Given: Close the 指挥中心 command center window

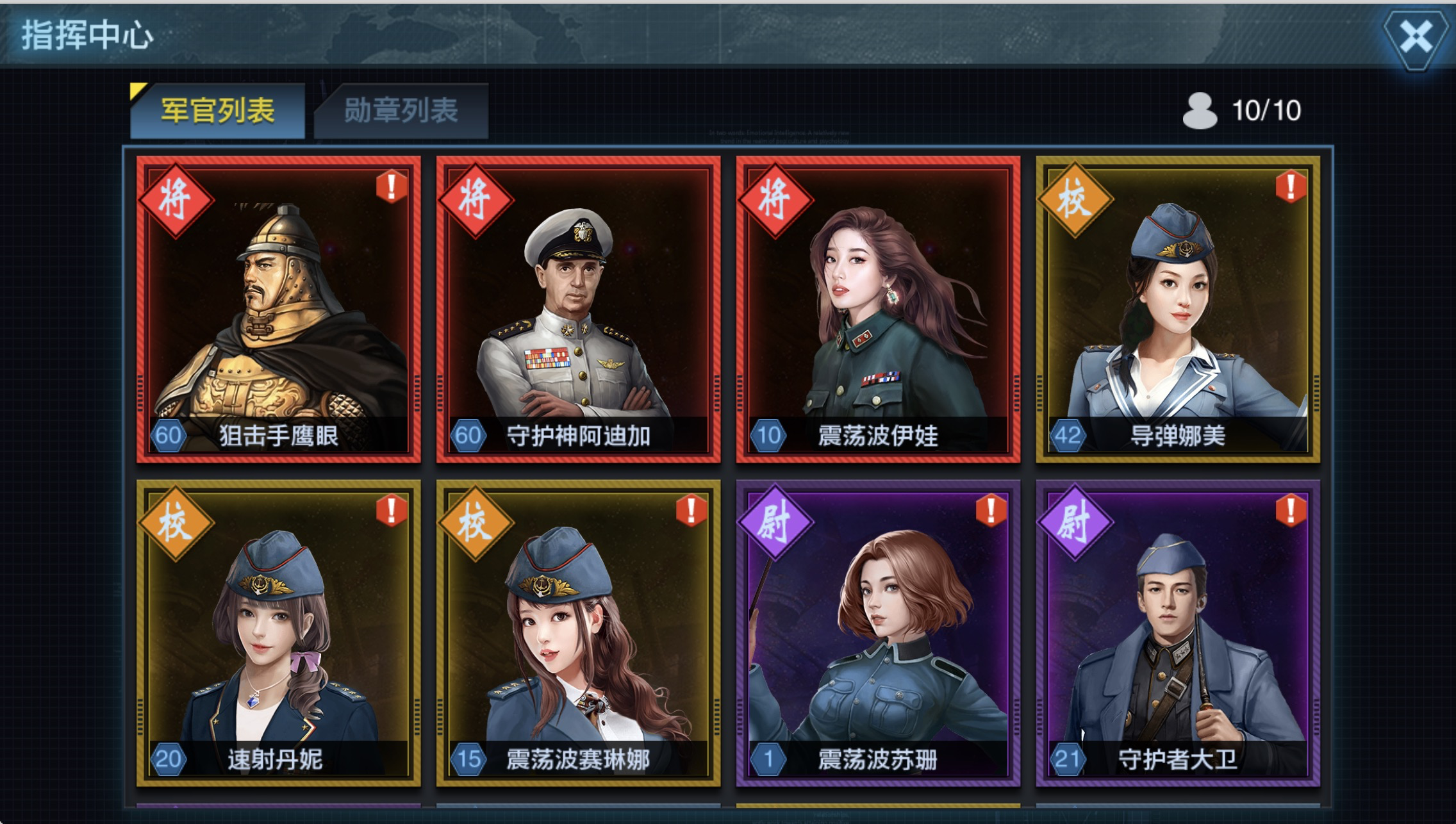Looking at the screenshot, I should 1415,37.
